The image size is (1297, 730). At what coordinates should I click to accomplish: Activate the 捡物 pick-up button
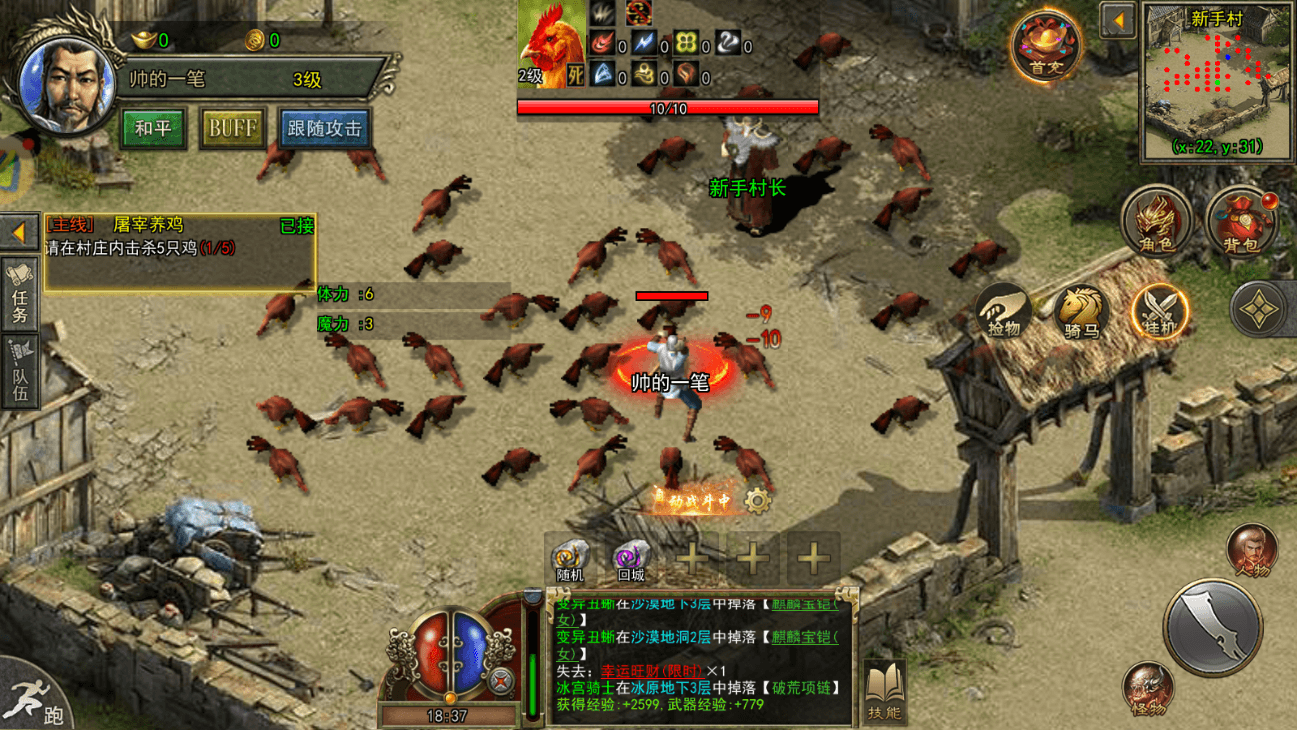[1004, 311]
